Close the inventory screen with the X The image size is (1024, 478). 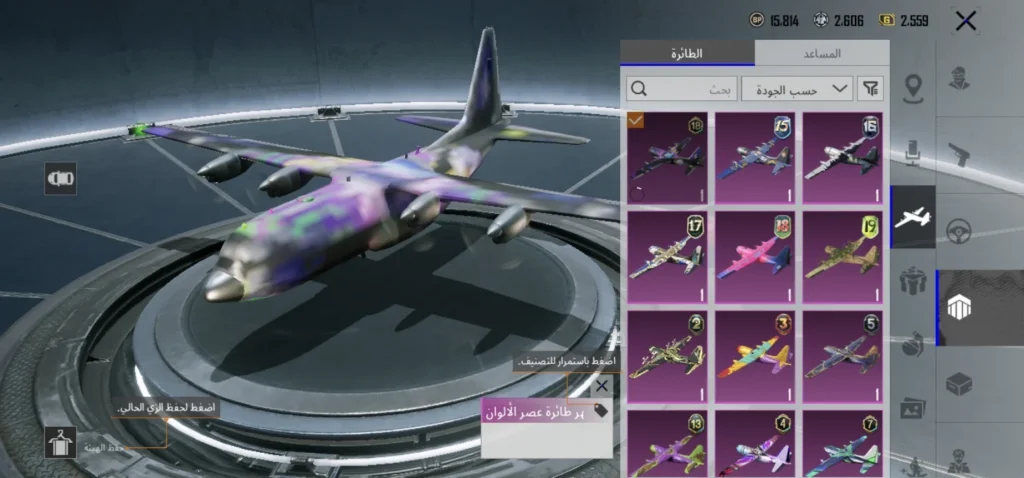965,20
